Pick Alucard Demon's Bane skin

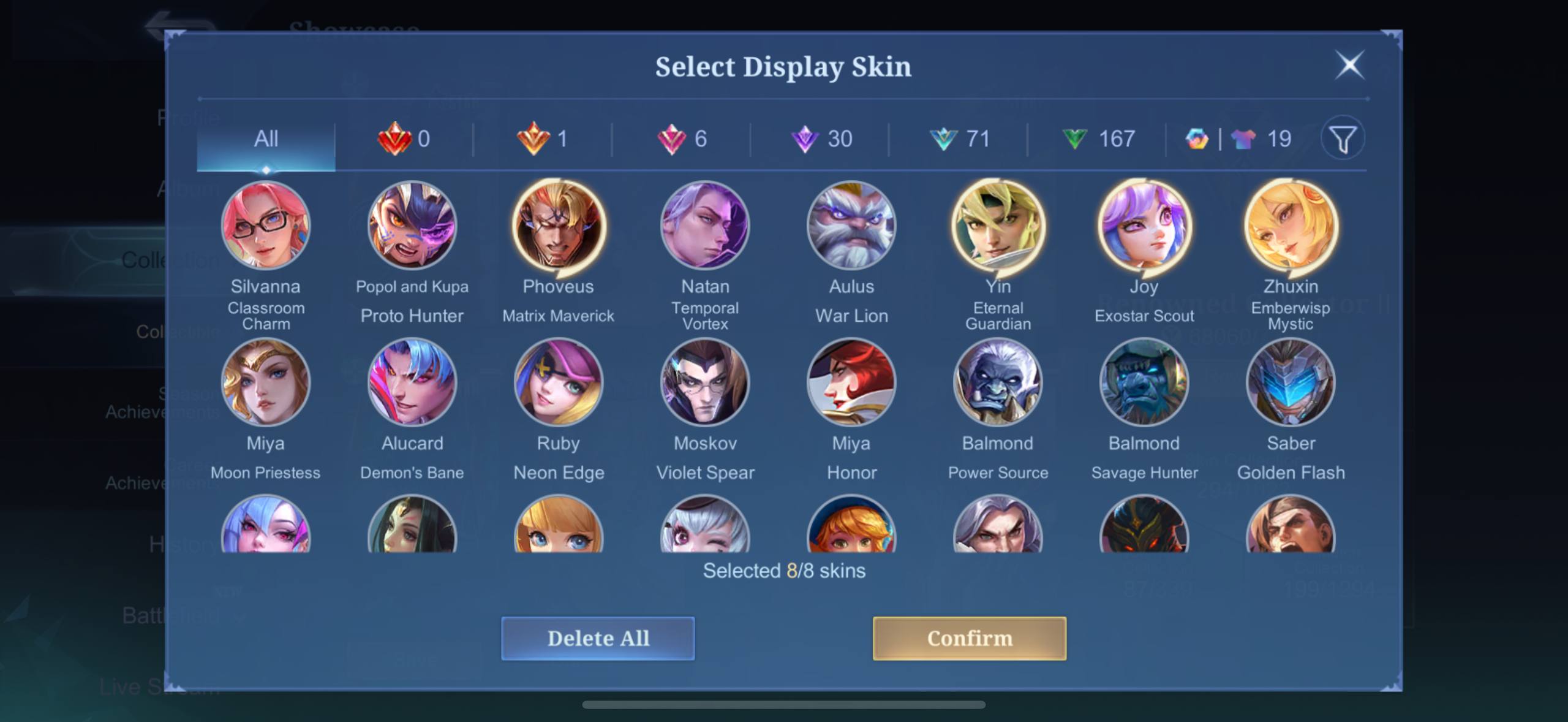point(412,382)
